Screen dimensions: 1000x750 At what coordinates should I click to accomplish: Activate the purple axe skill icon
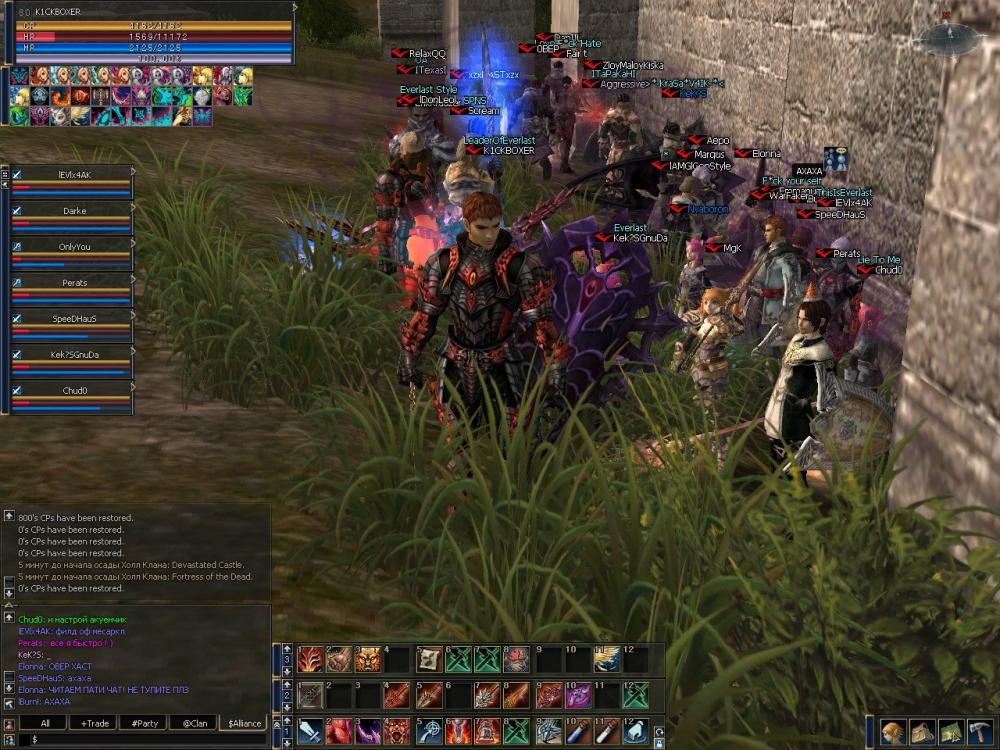pyautogui.click(x=578, y=695)
